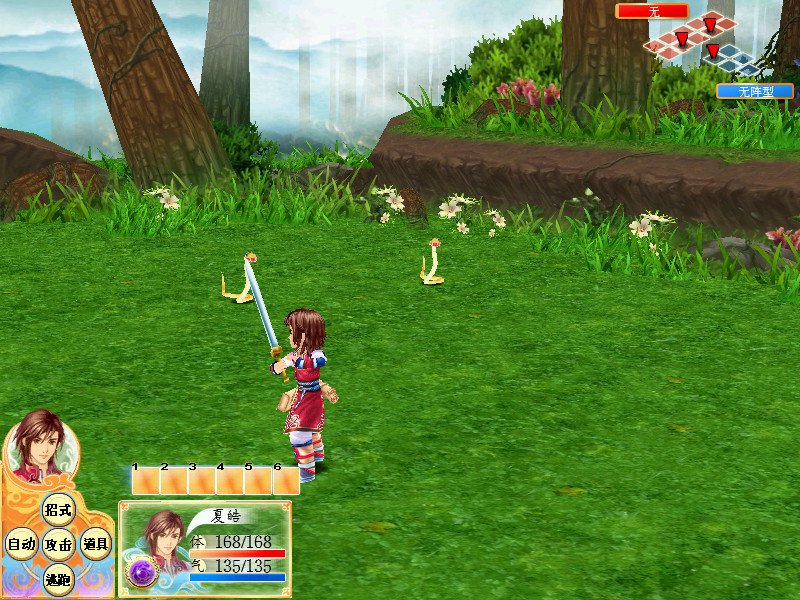
Task: Open the 招式 (Skills) command menu
Action: pos(57,510)
